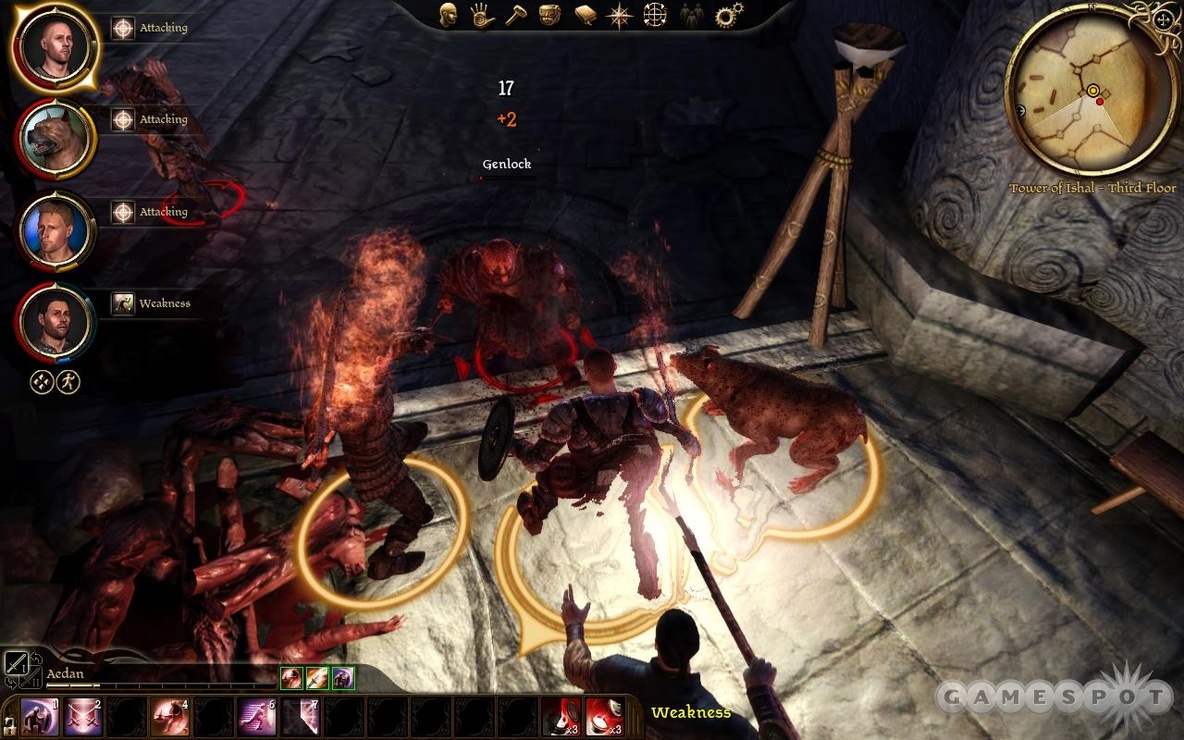Select the dark-haired mage portrait
Image resolution: width=1184 pixels, height=740 pixels.
click(54, 322)
